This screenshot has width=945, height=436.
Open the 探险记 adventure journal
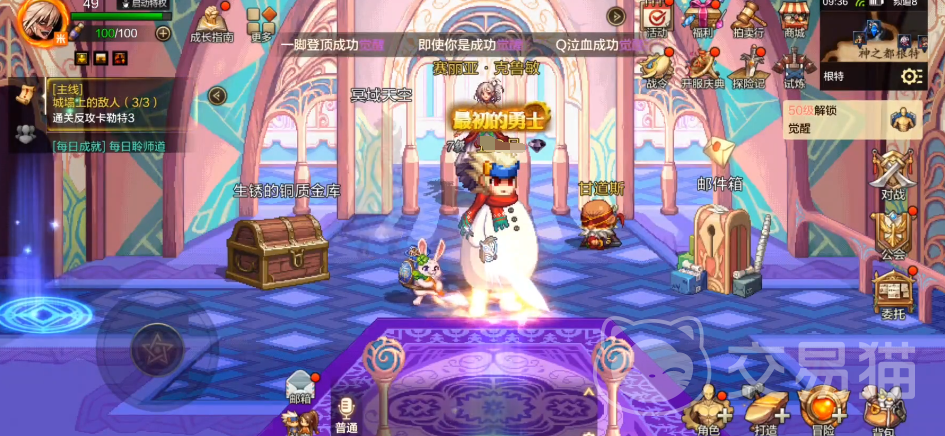pyautogui.click(x=748, y=69)
